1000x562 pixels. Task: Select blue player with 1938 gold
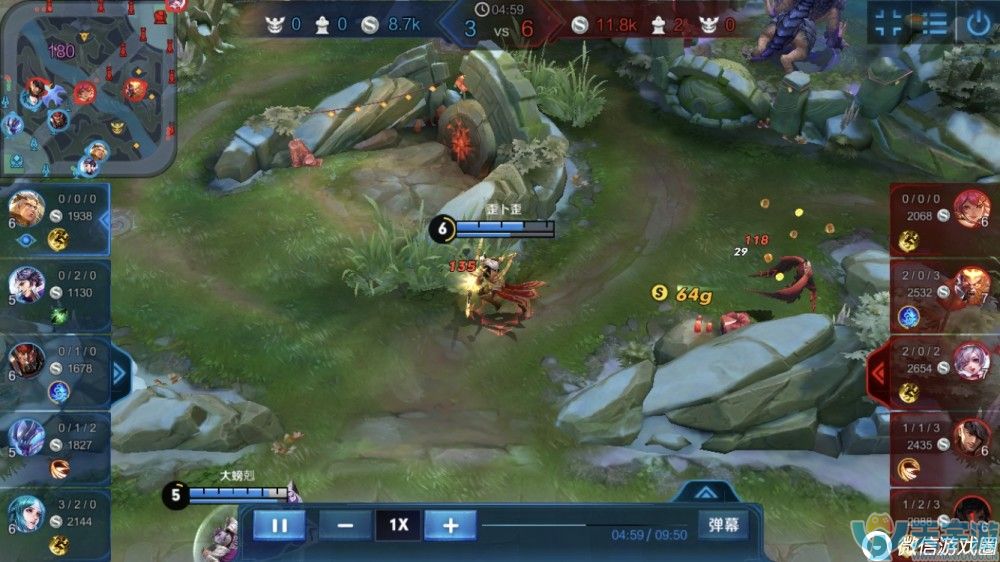point(55,219)
